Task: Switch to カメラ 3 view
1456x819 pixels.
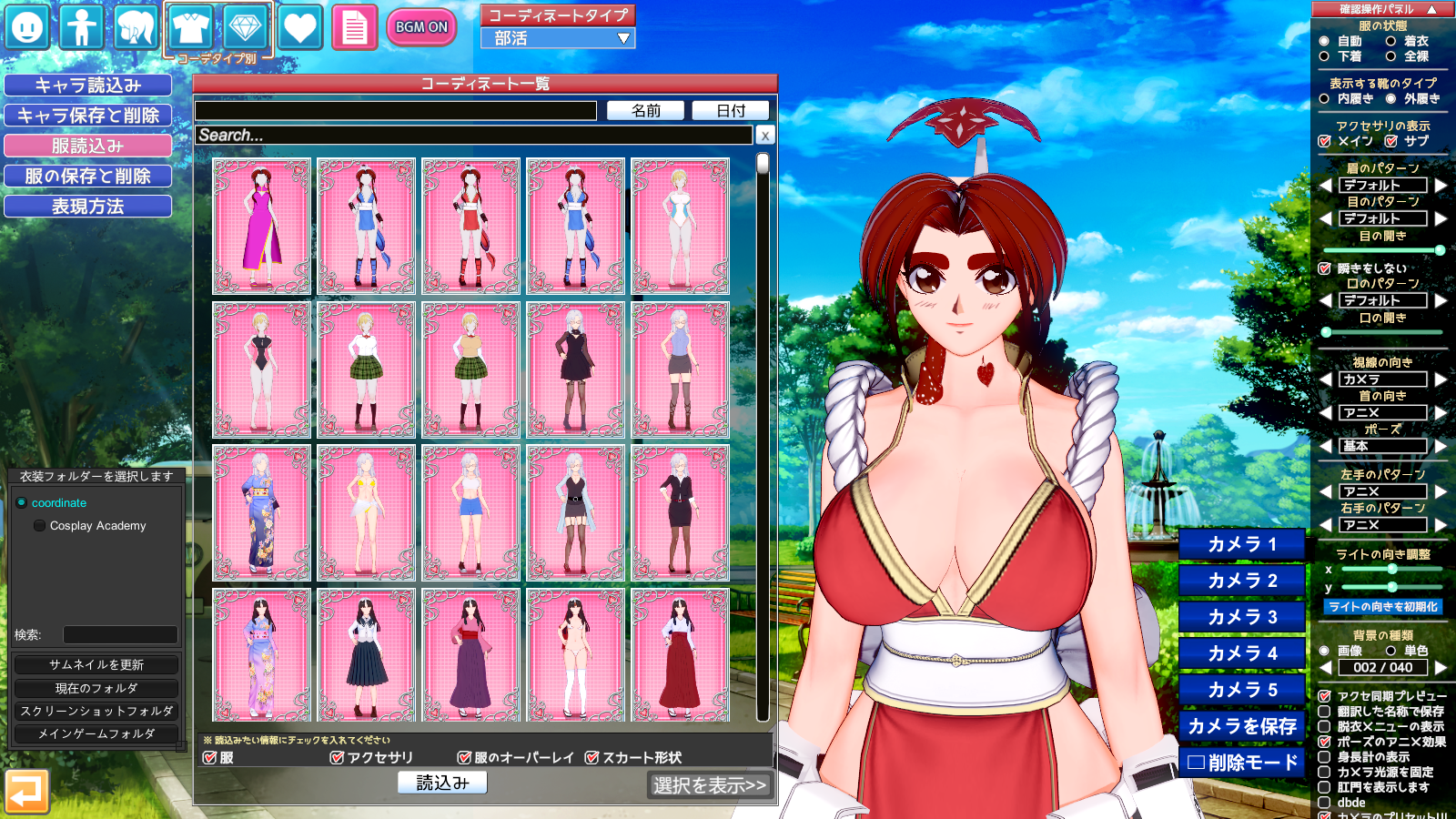Action: click(1242, 617)
